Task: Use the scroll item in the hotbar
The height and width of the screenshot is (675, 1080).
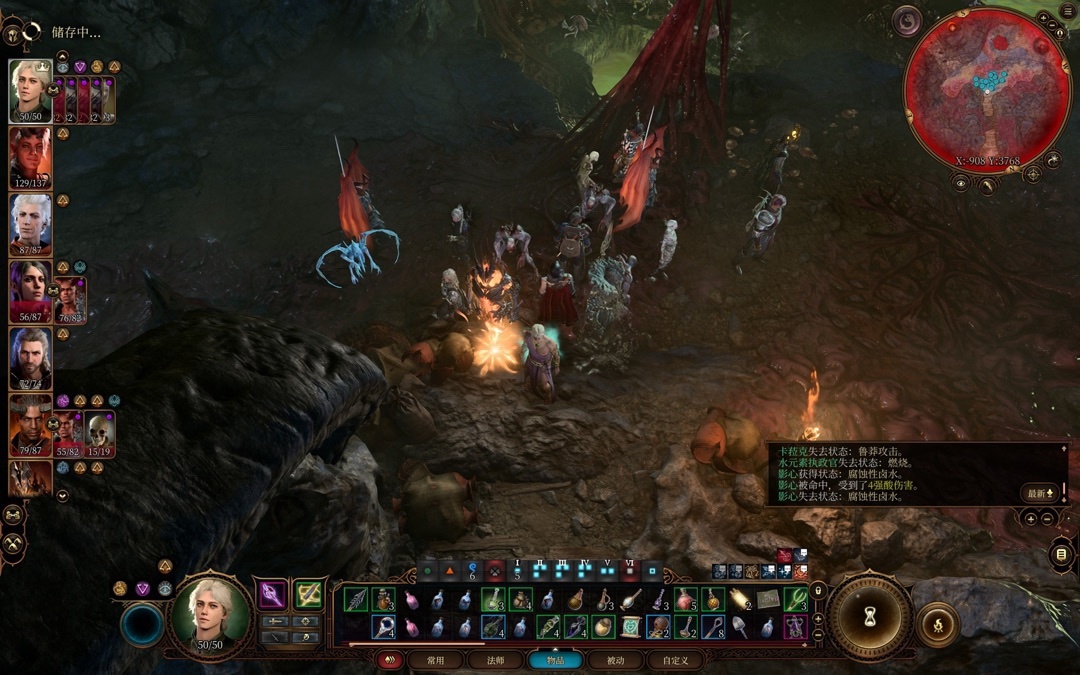Action: [631, 627]
